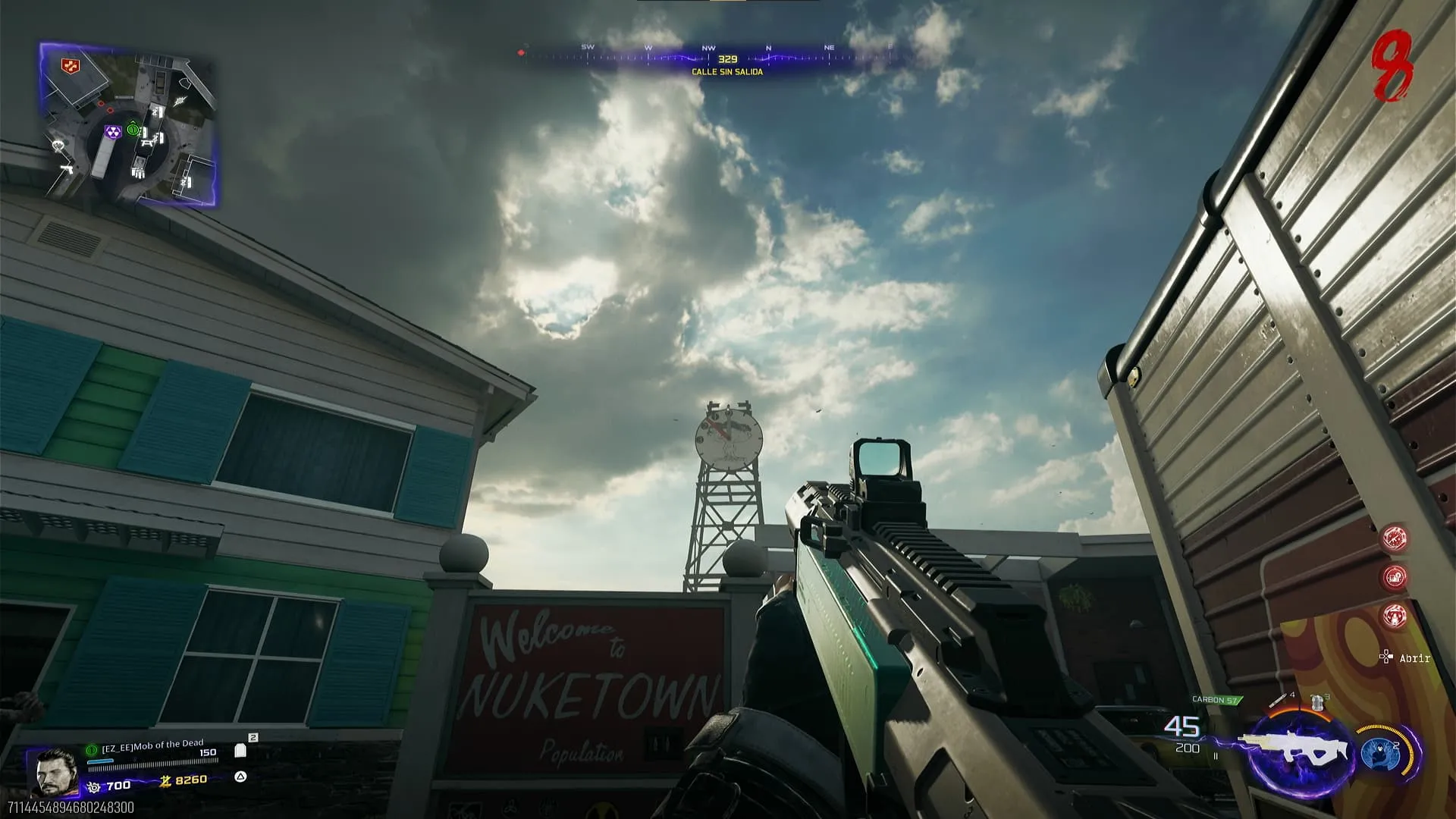The height and width of the screenshot is (819, 1456).
Task: Select the red orange shield marker on minimap
Action: point(71,65)
